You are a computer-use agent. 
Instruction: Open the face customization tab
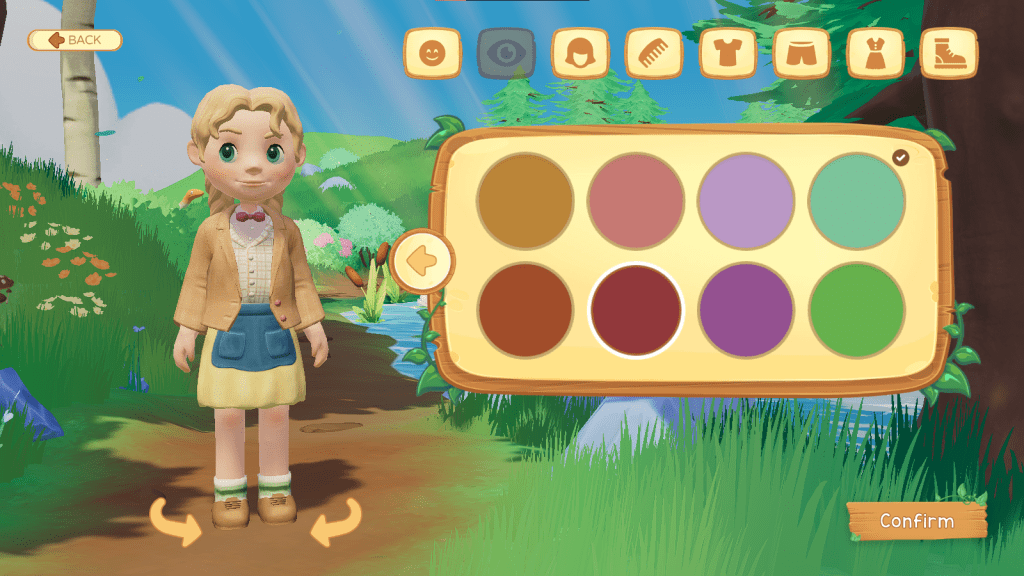[432, 53]
